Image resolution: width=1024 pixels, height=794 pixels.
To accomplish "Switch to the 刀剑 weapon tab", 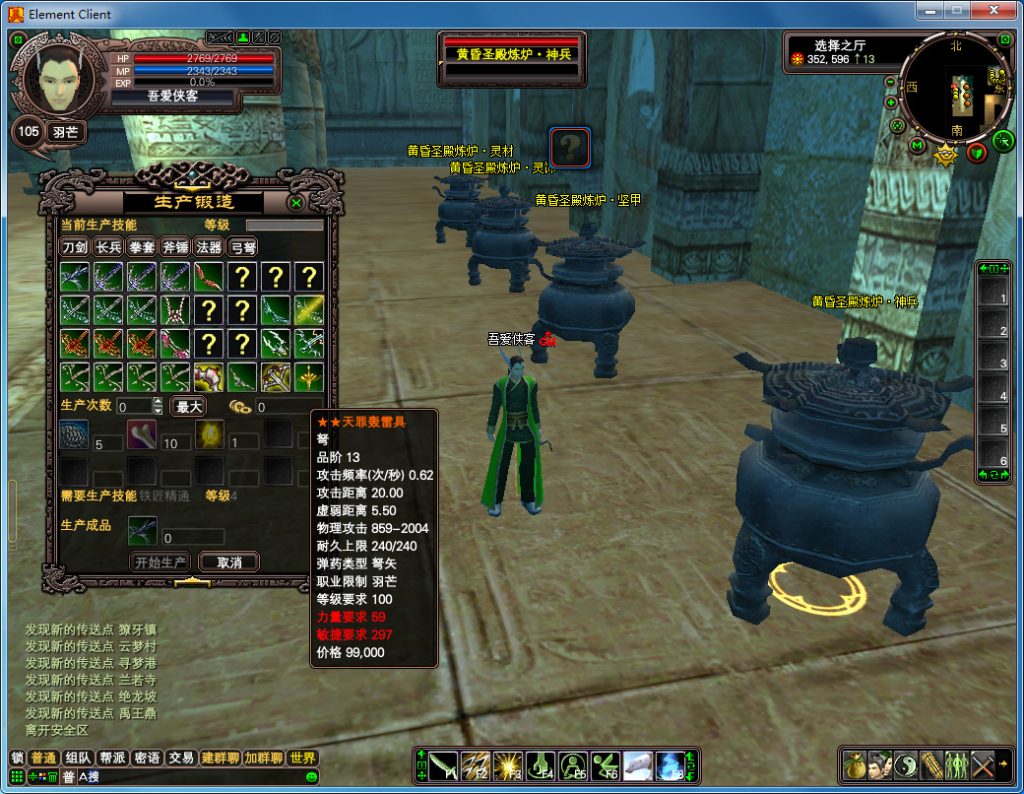I will tap(76, 247).
